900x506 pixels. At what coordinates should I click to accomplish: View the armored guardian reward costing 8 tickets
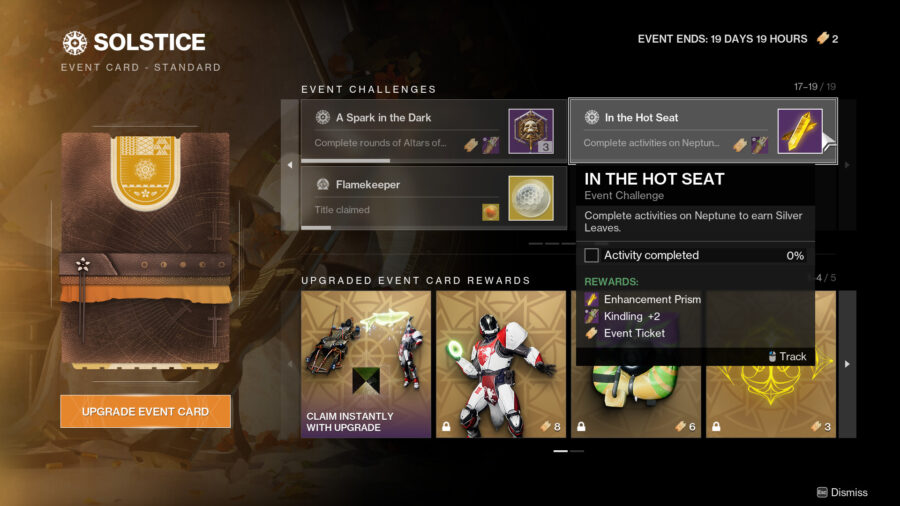[501, 364]
